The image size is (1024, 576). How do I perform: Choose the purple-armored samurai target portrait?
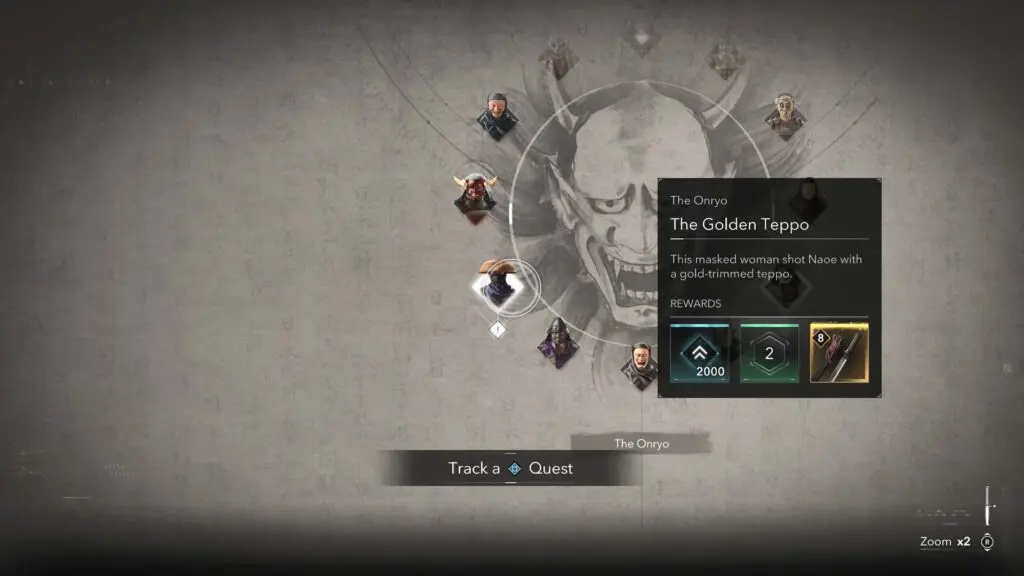point(558,343)
